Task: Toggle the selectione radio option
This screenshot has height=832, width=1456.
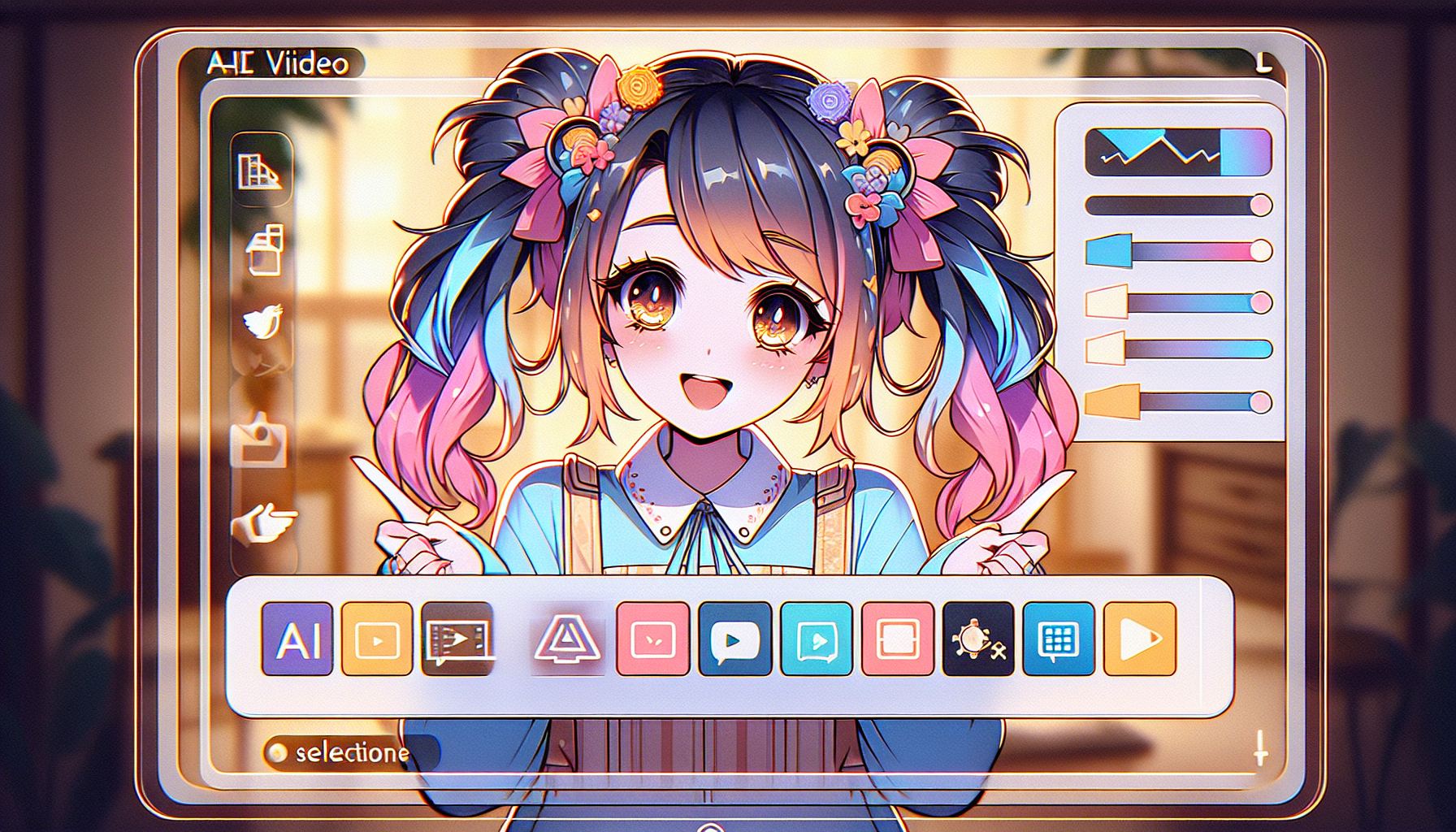Action: point(277,752)
